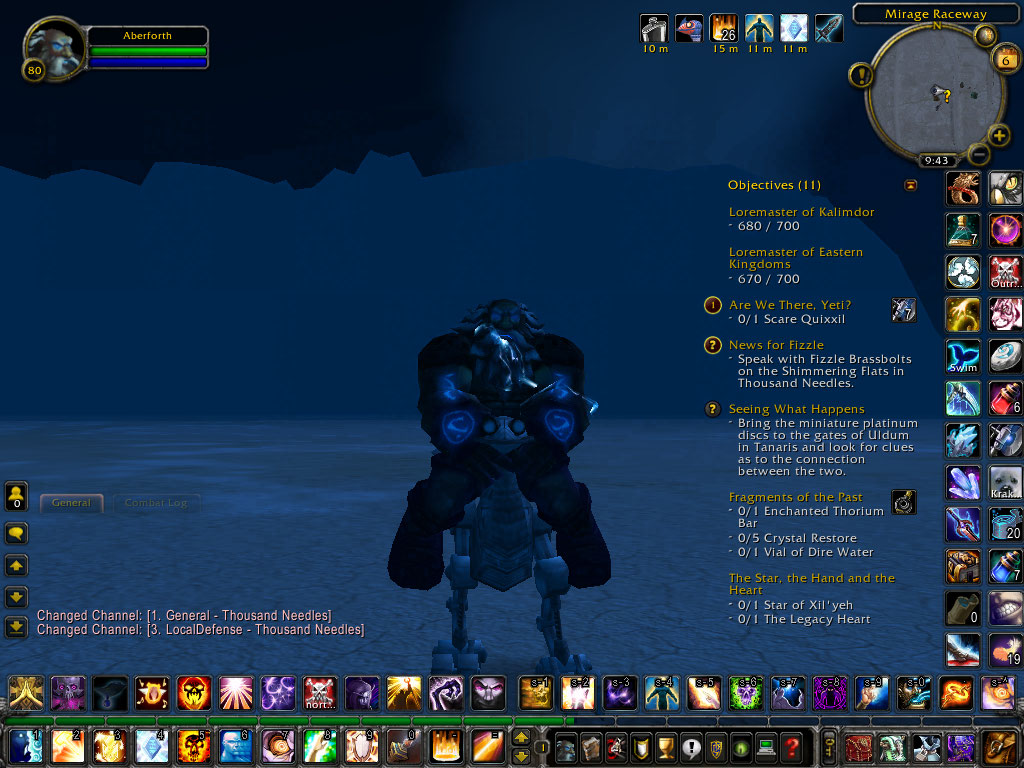The image size is (1024, 768).
Task: Open the Seeing What Happens quest
Action: click(x=796, y=409)
